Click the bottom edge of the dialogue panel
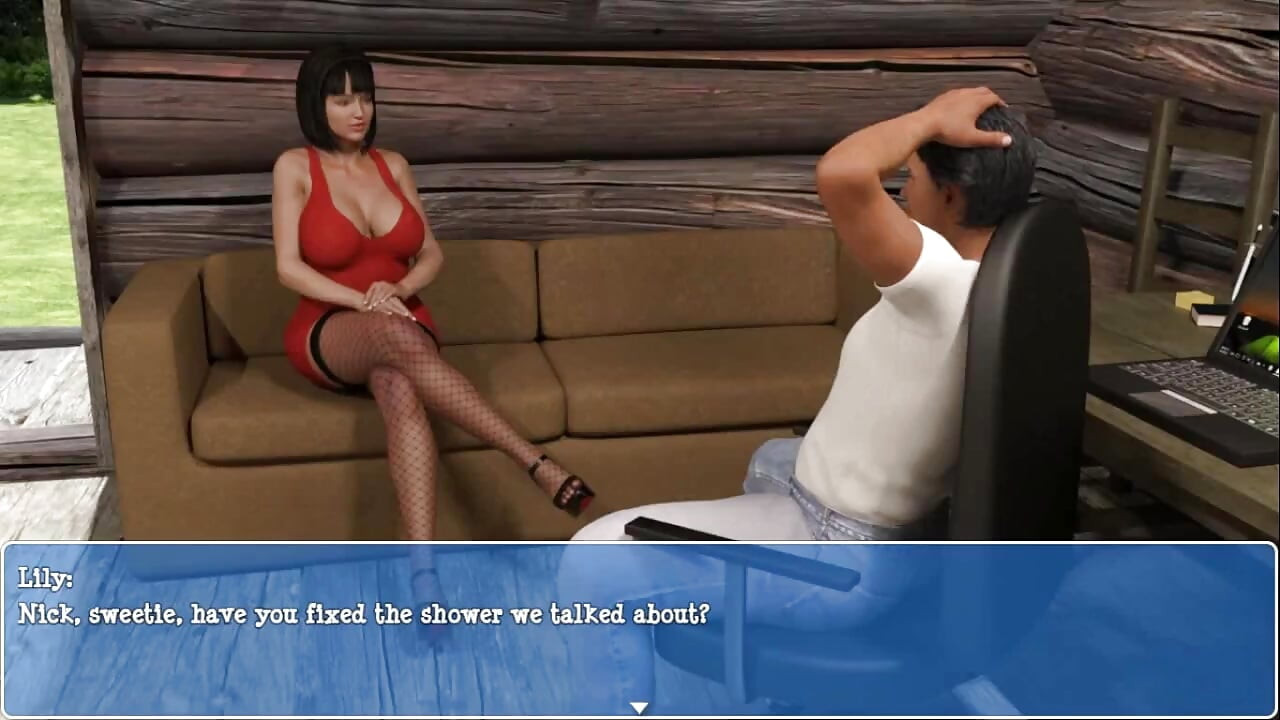The height and width of the screenshot is (720, 1280). click(640, 715)
